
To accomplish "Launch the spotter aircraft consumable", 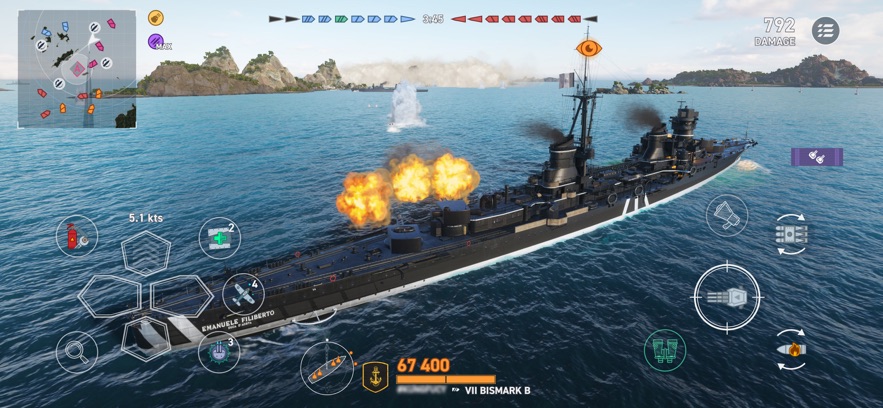I will (243, 295).
